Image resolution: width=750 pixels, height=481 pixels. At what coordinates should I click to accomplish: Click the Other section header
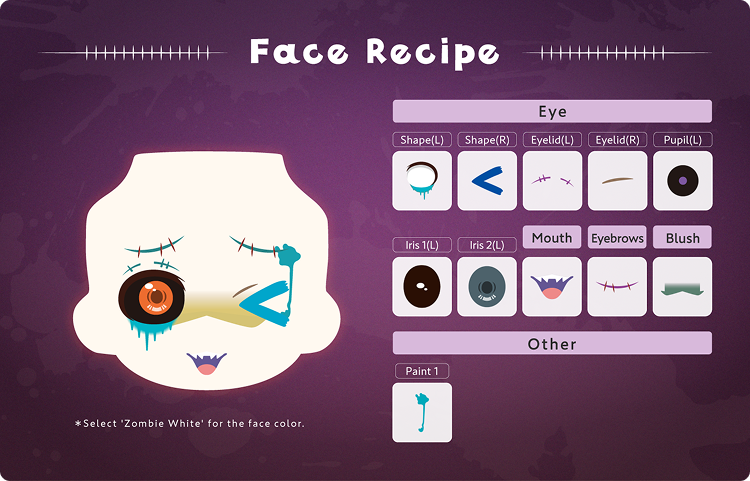tap(552, 344)
